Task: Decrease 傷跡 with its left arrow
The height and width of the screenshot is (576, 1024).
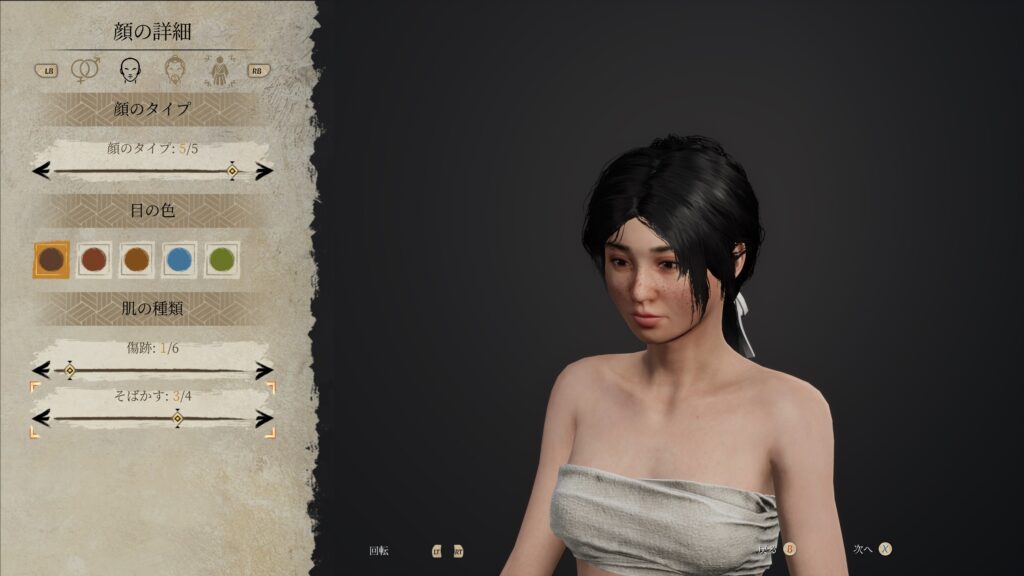Action: (x=41, y=371)
